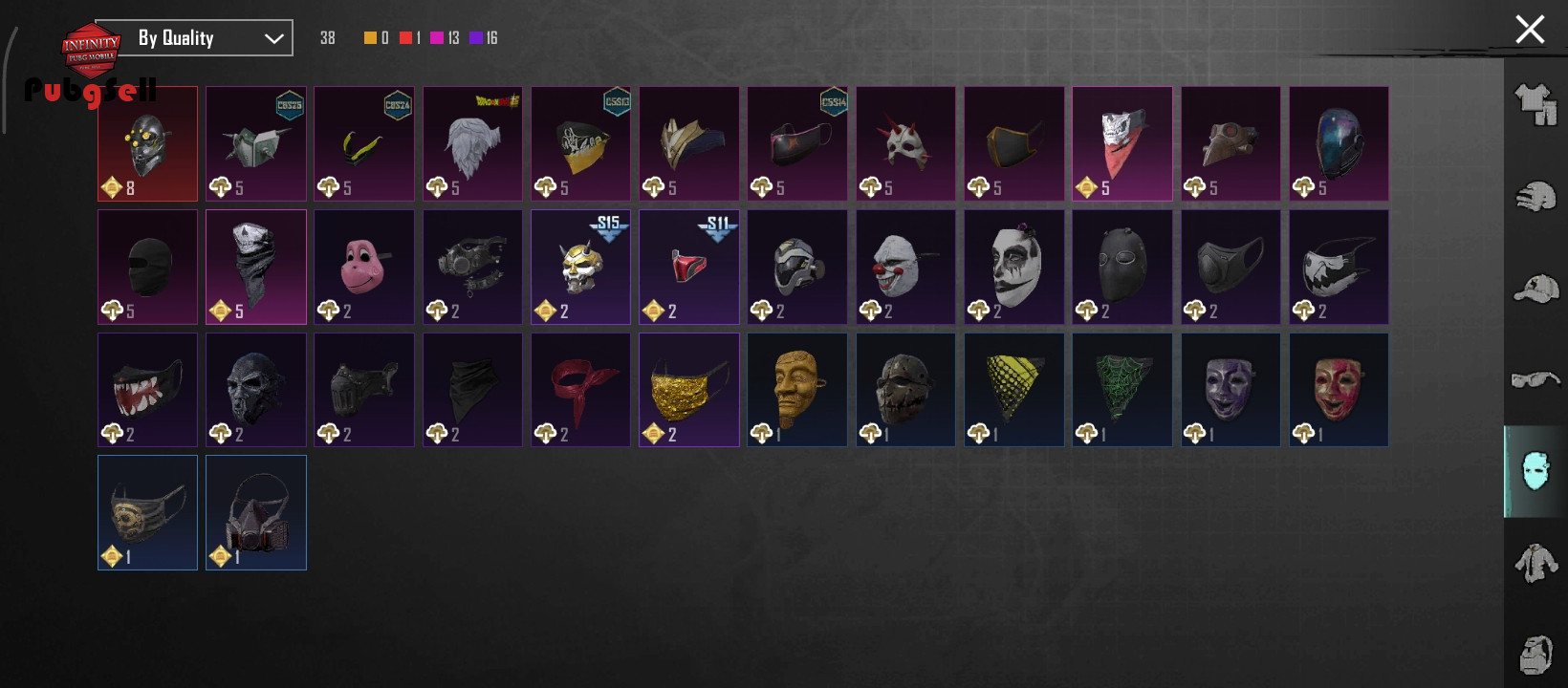Select the red-black gas respirator mask
Image resolution: width=1568 pixels, height=688 pixels.
(256, 512)
